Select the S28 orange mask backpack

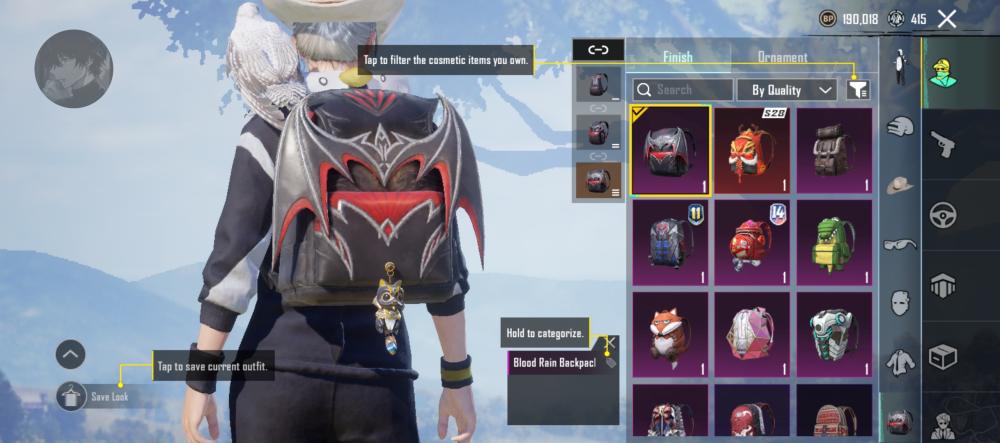753,150
